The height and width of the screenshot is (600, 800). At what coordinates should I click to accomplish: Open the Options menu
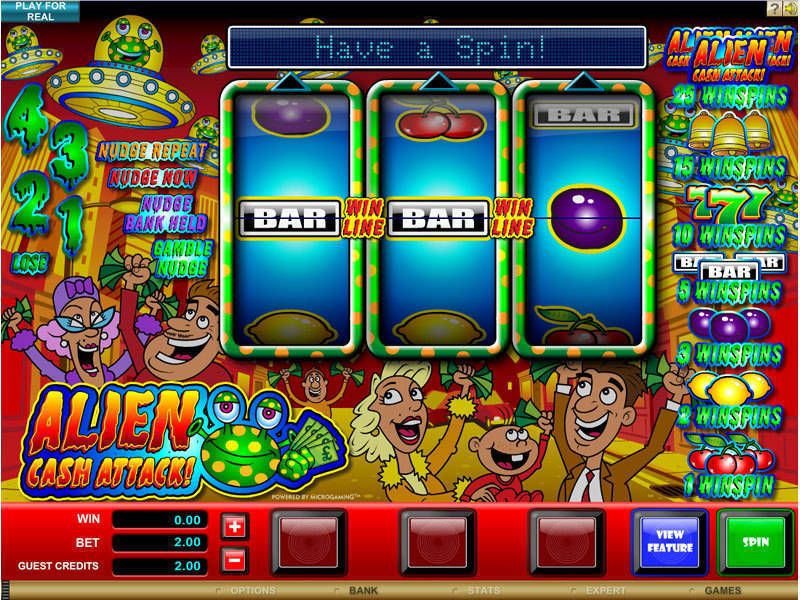tap(250, 591)
